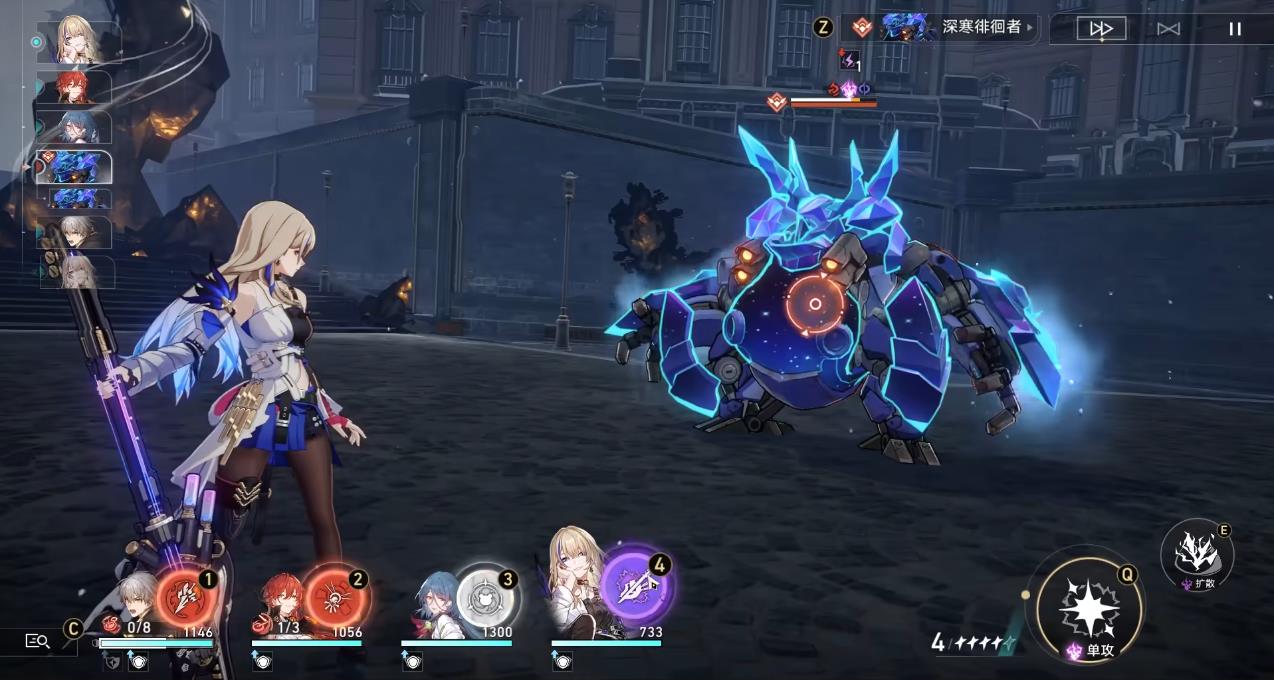
Task: Click the red-haired character in turn order
Action: pyautogui.click(x=74, y=87)
